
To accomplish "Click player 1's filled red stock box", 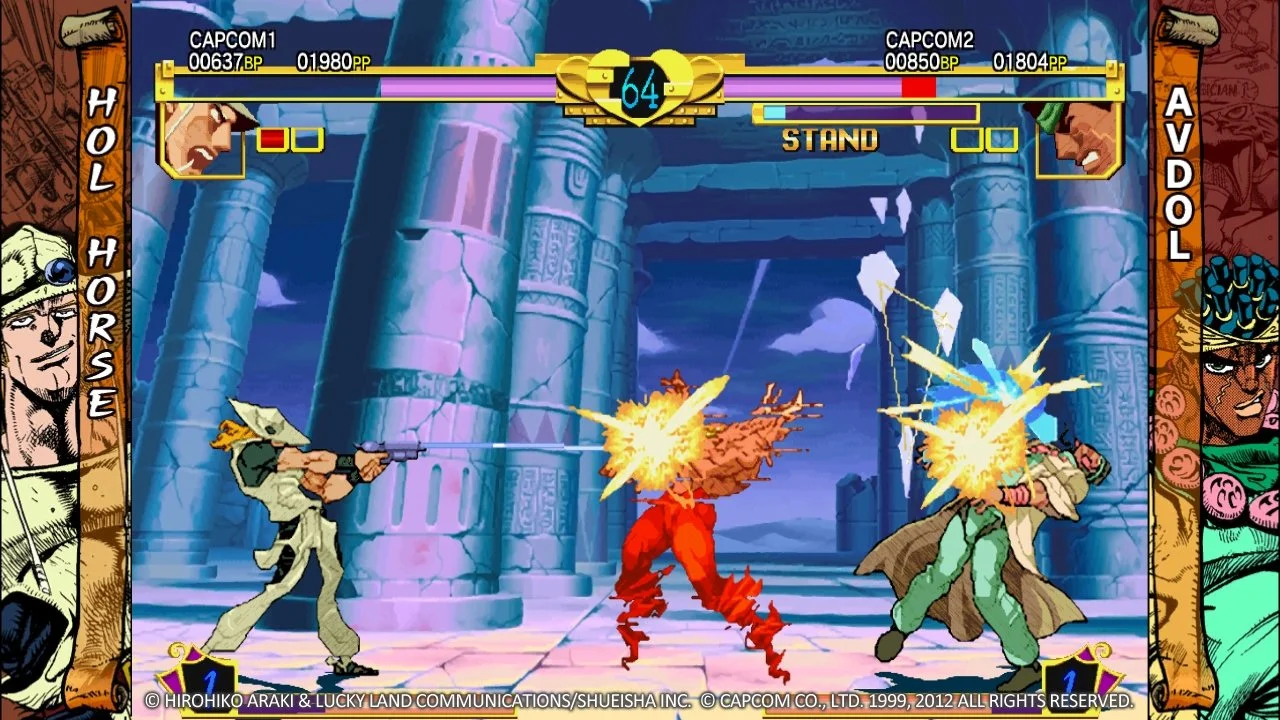I will [272, 140].
